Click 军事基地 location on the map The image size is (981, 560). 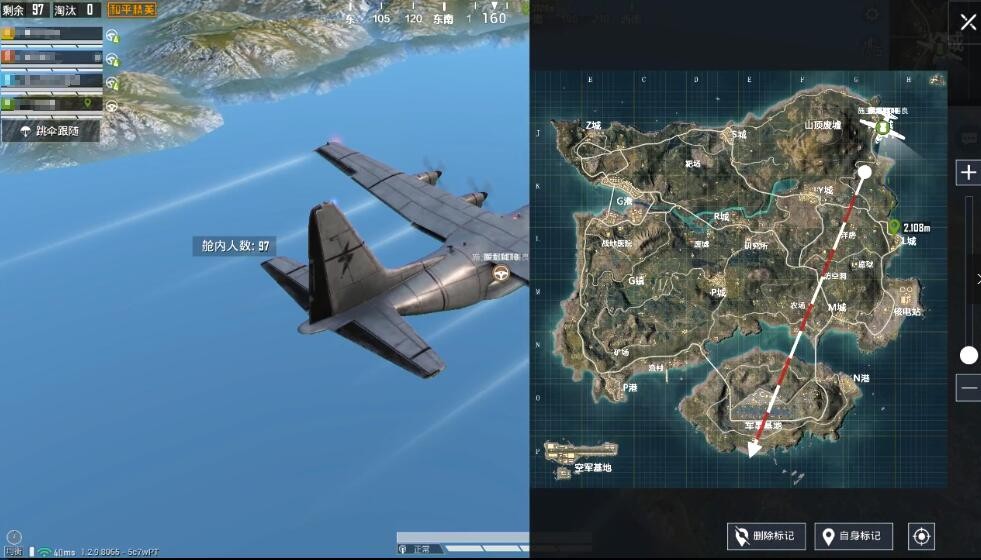770,423
